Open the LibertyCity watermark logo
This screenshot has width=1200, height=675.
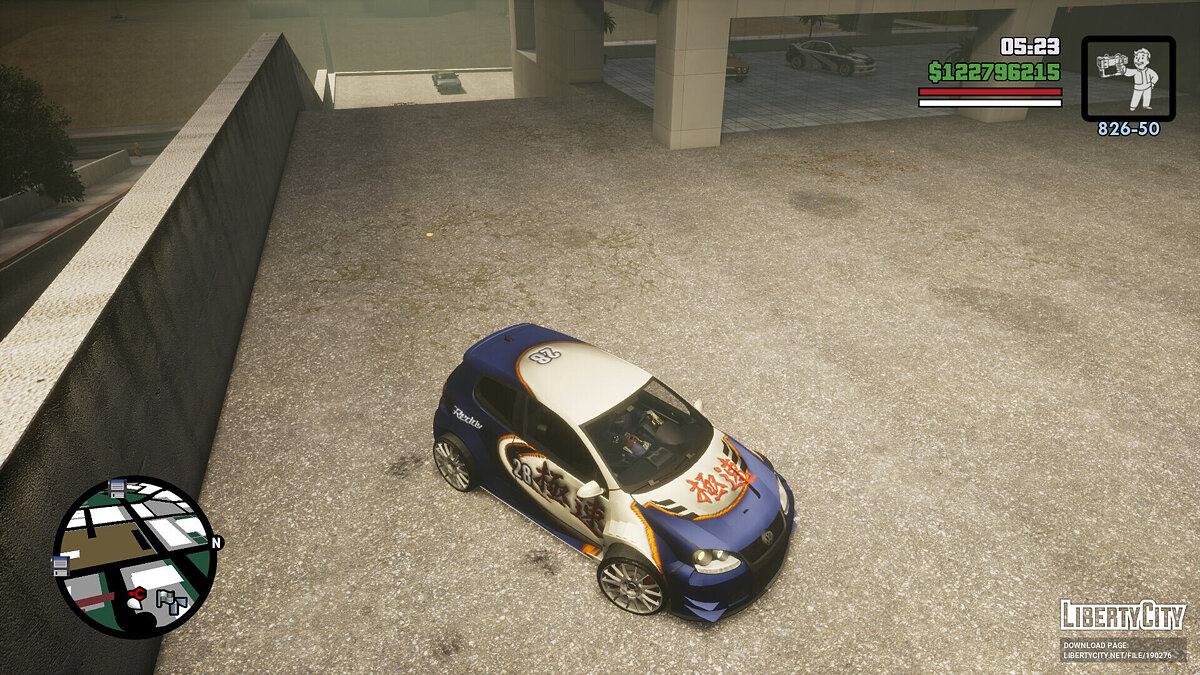(1123, 615)
